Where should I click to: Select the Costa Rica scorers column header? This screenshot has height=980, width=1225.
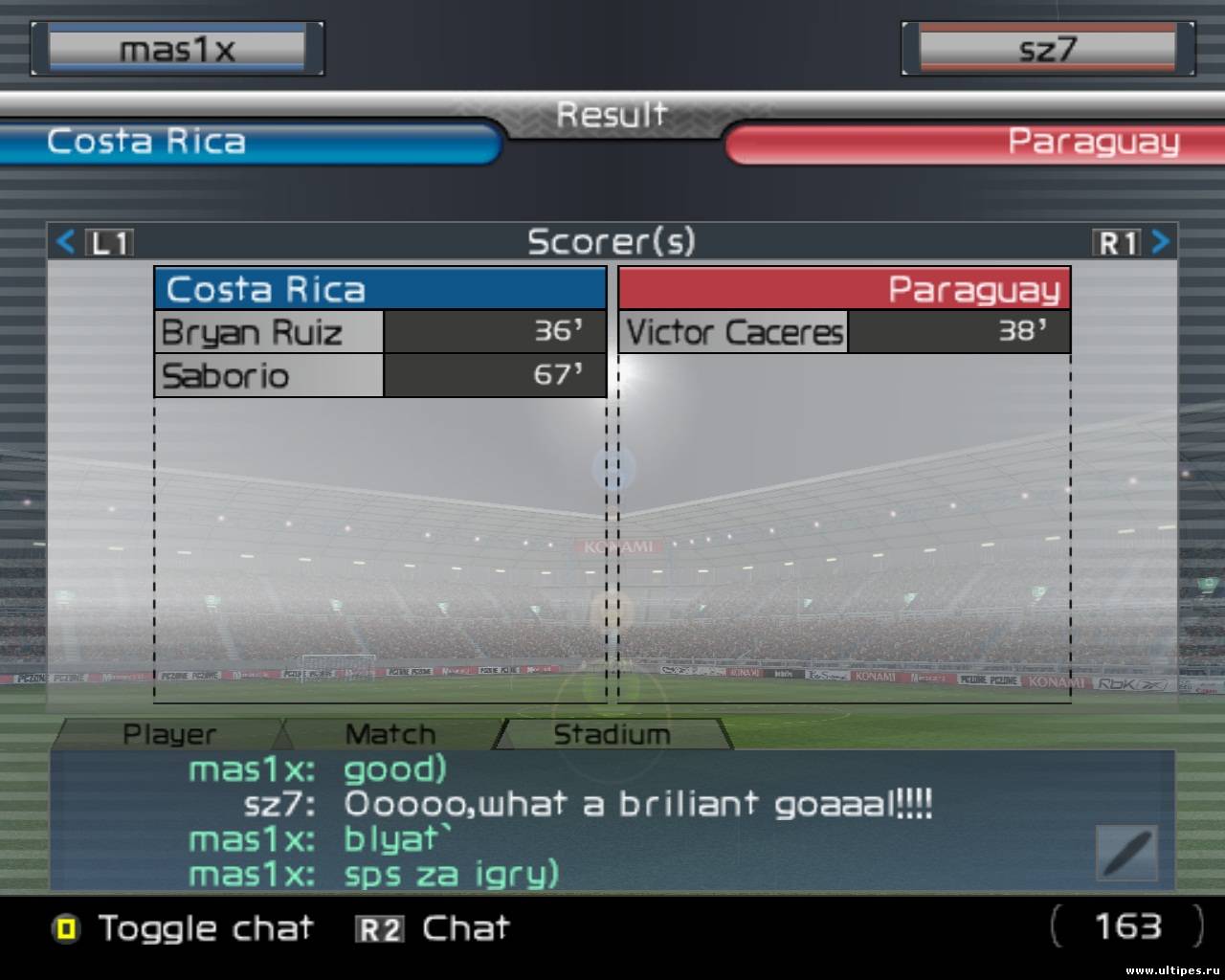pos(380,289)
